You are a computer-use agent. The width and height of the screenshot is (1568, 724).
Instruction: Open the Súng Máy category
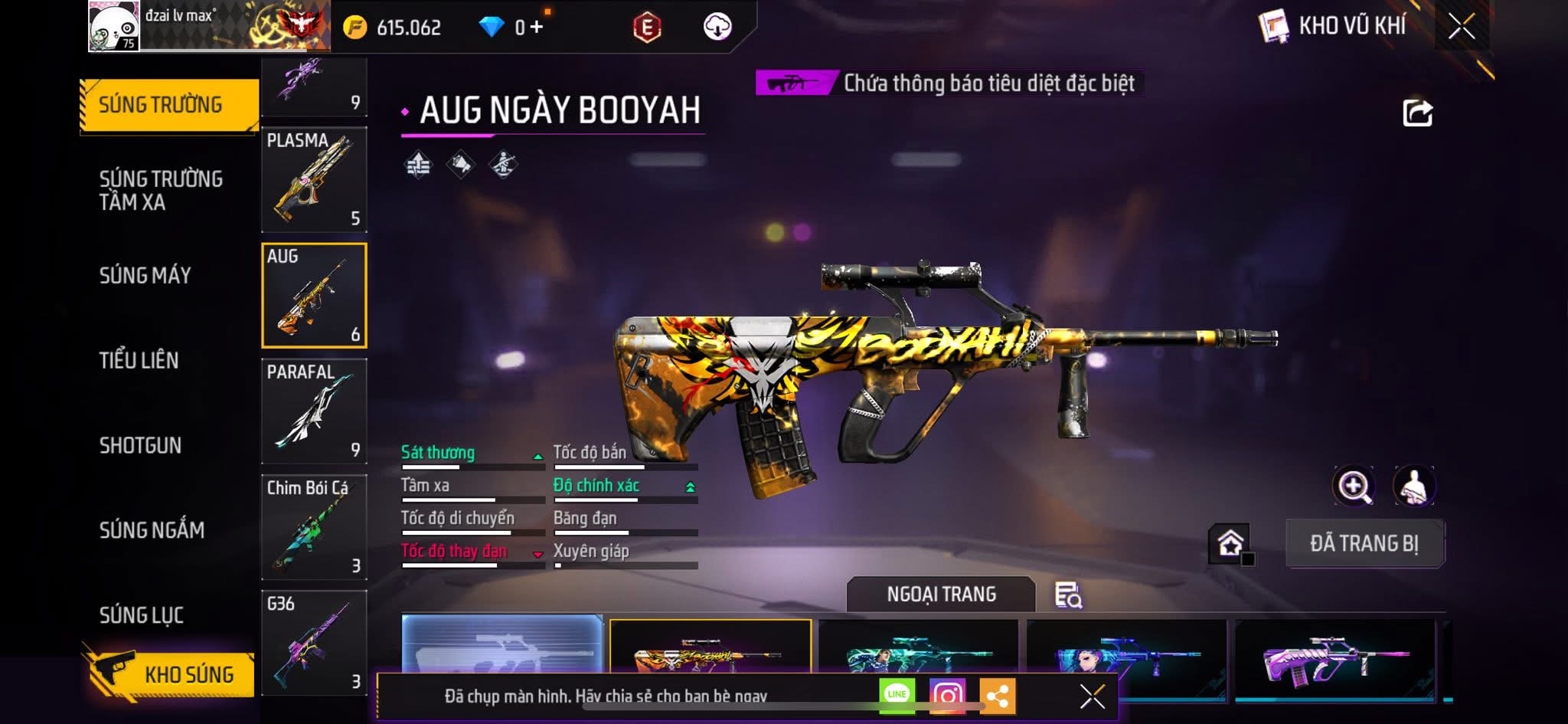tap(145, 275)
